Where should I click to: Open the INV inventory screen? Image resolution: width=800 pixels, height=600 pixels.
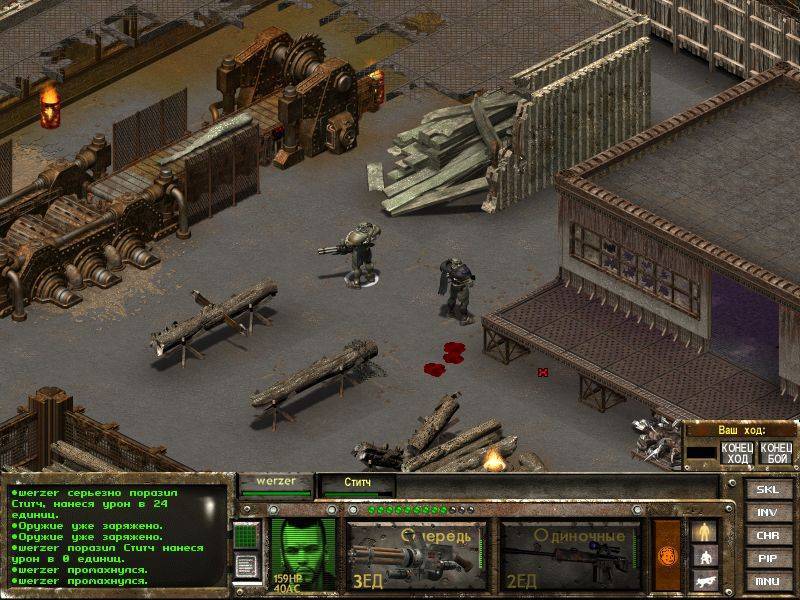point(767,513)
